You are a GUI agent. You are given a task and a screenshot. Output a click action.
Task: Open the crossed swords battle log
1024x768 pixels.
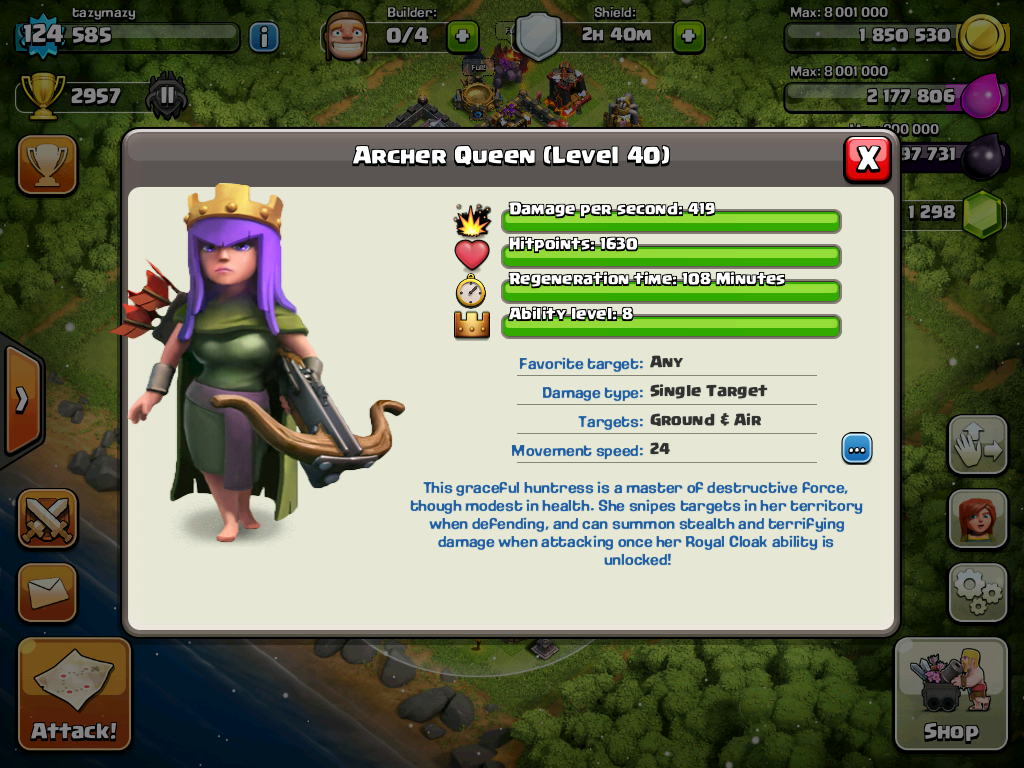[x=47, y=519]
